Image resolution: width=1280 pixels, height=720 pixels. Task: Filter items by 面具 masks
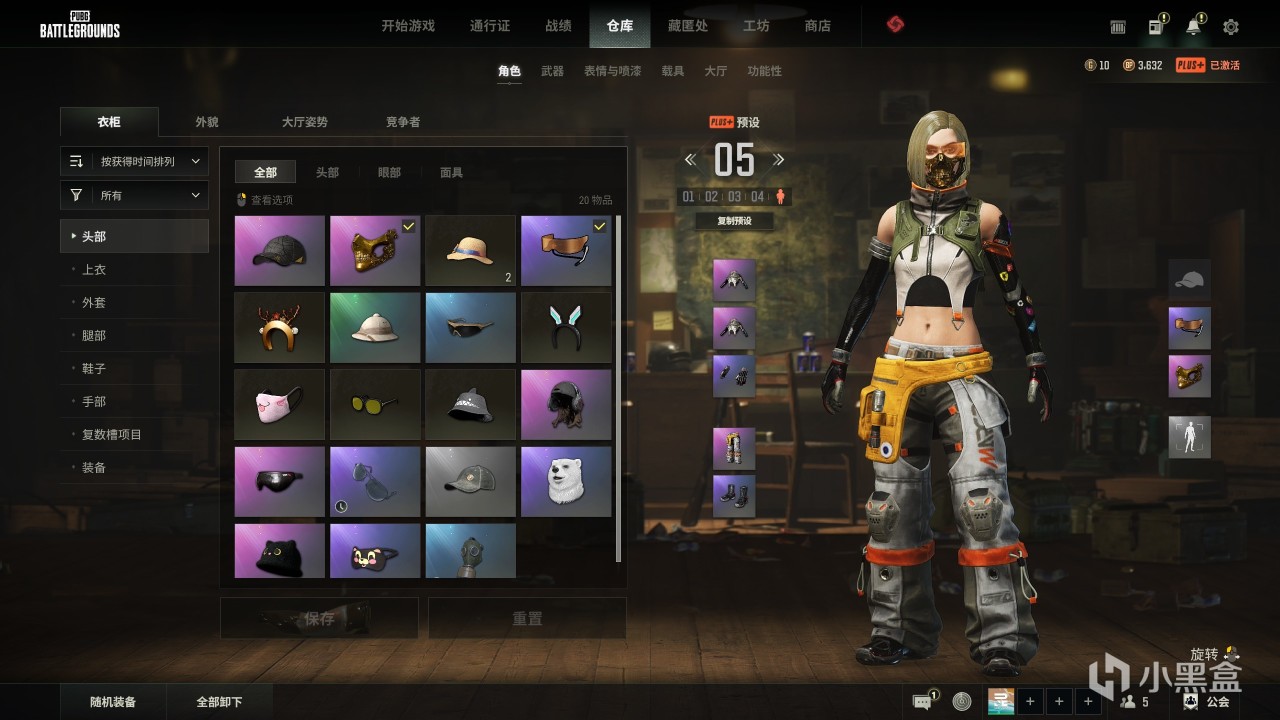pyautogui.click(x=452, y=173)
